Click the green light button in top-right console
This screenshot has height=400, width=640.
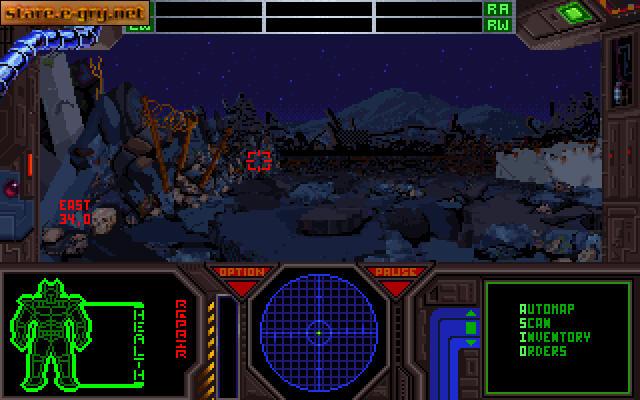[572, 13]
